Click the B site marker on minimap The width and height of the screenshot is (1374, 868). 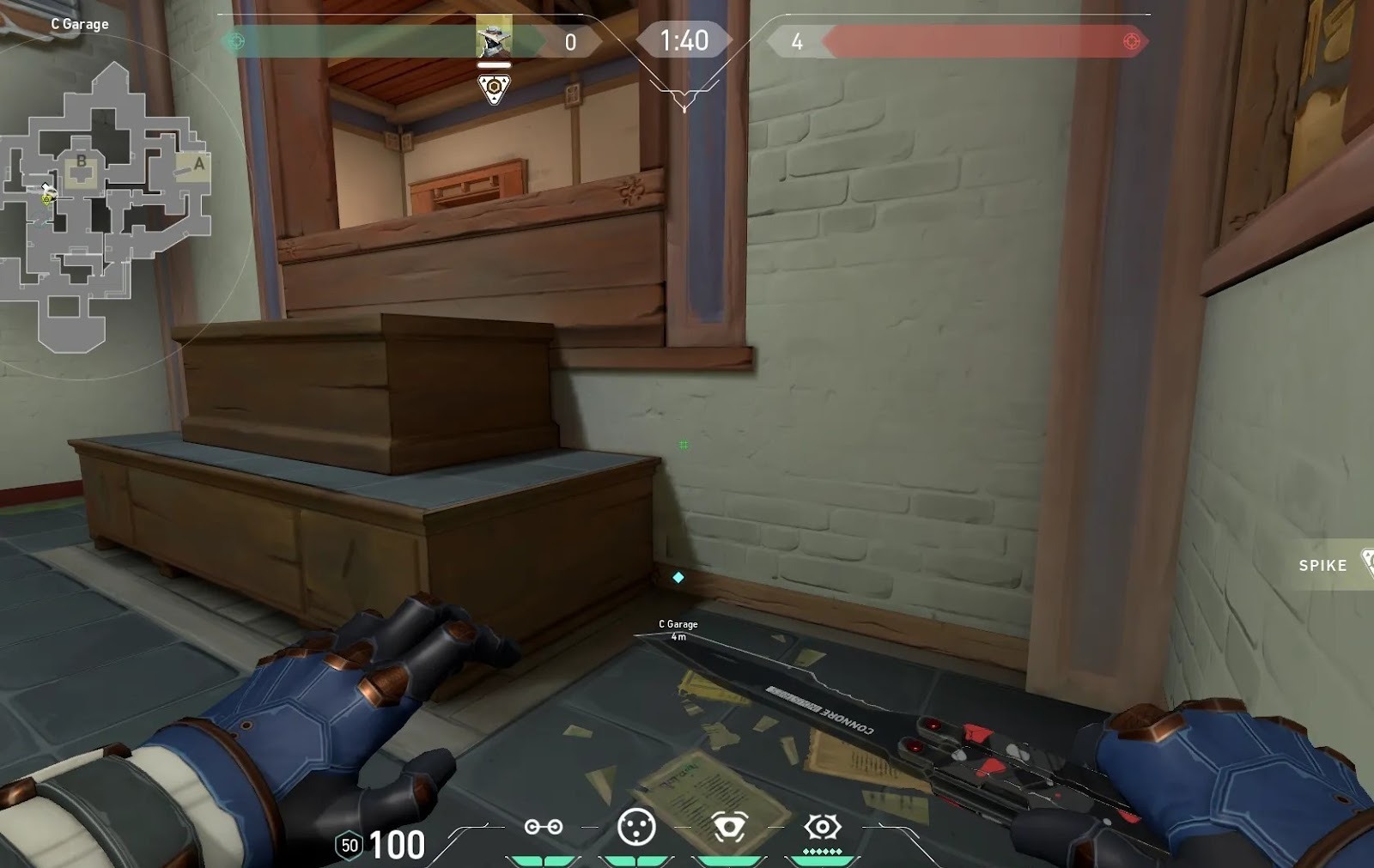tap(82, 161)
